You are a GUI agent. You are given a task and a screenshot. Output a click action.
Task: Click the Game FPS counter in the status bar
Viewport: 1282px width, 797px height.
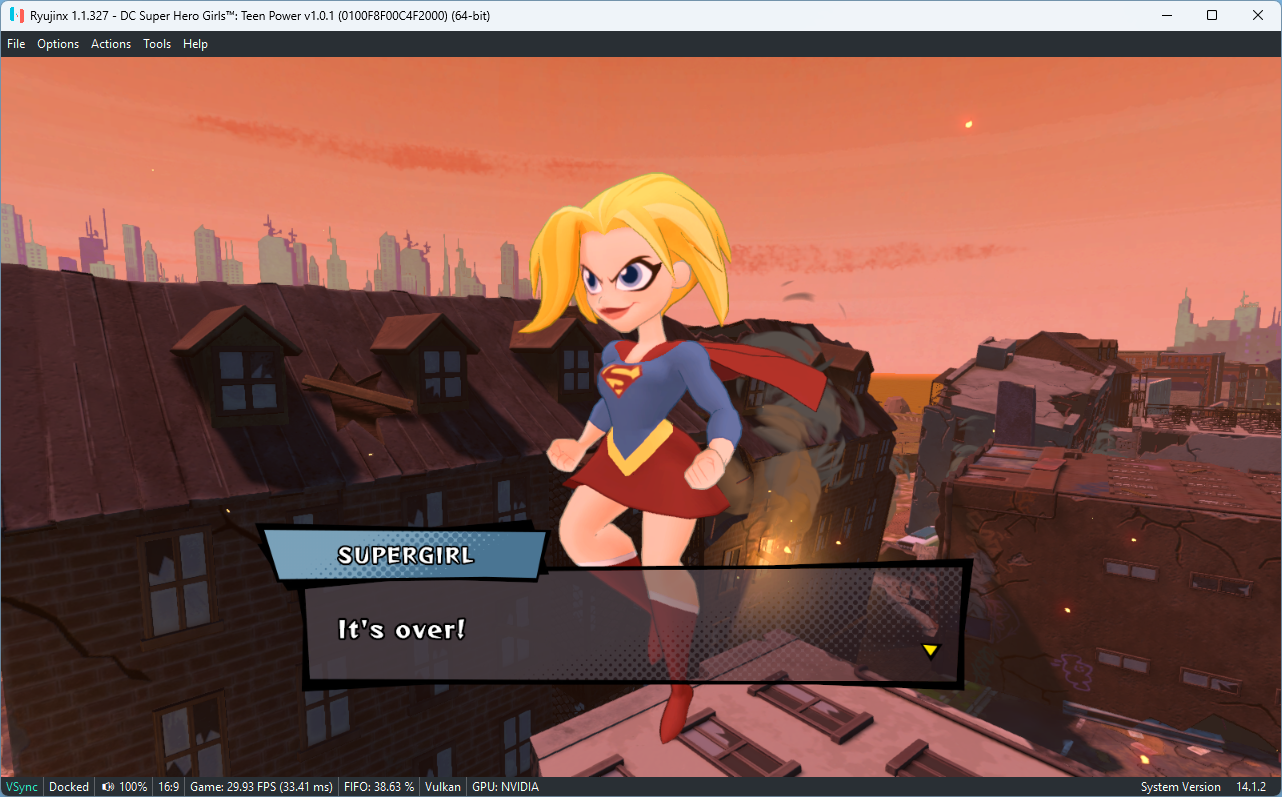pos(261,787)
